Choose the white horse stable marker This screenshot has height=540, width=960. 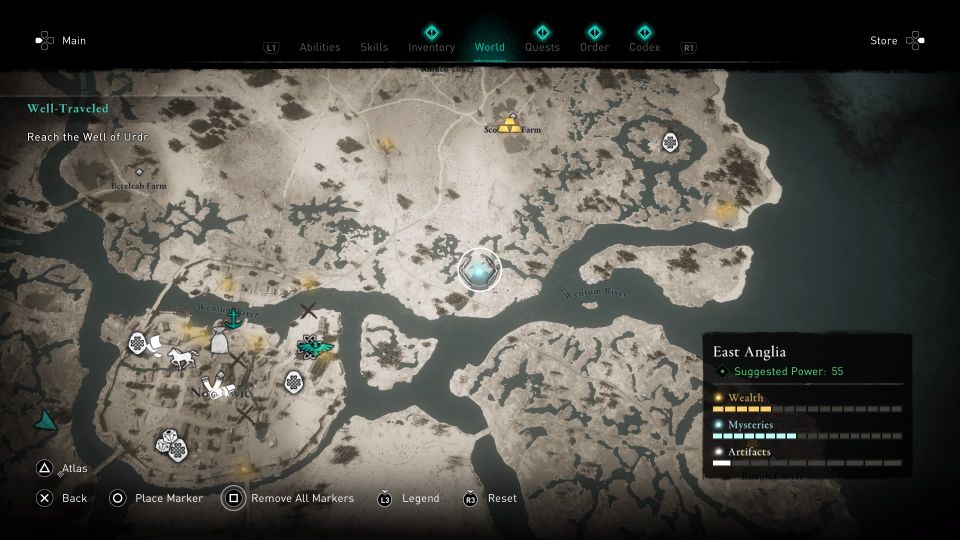pos(181,357)
